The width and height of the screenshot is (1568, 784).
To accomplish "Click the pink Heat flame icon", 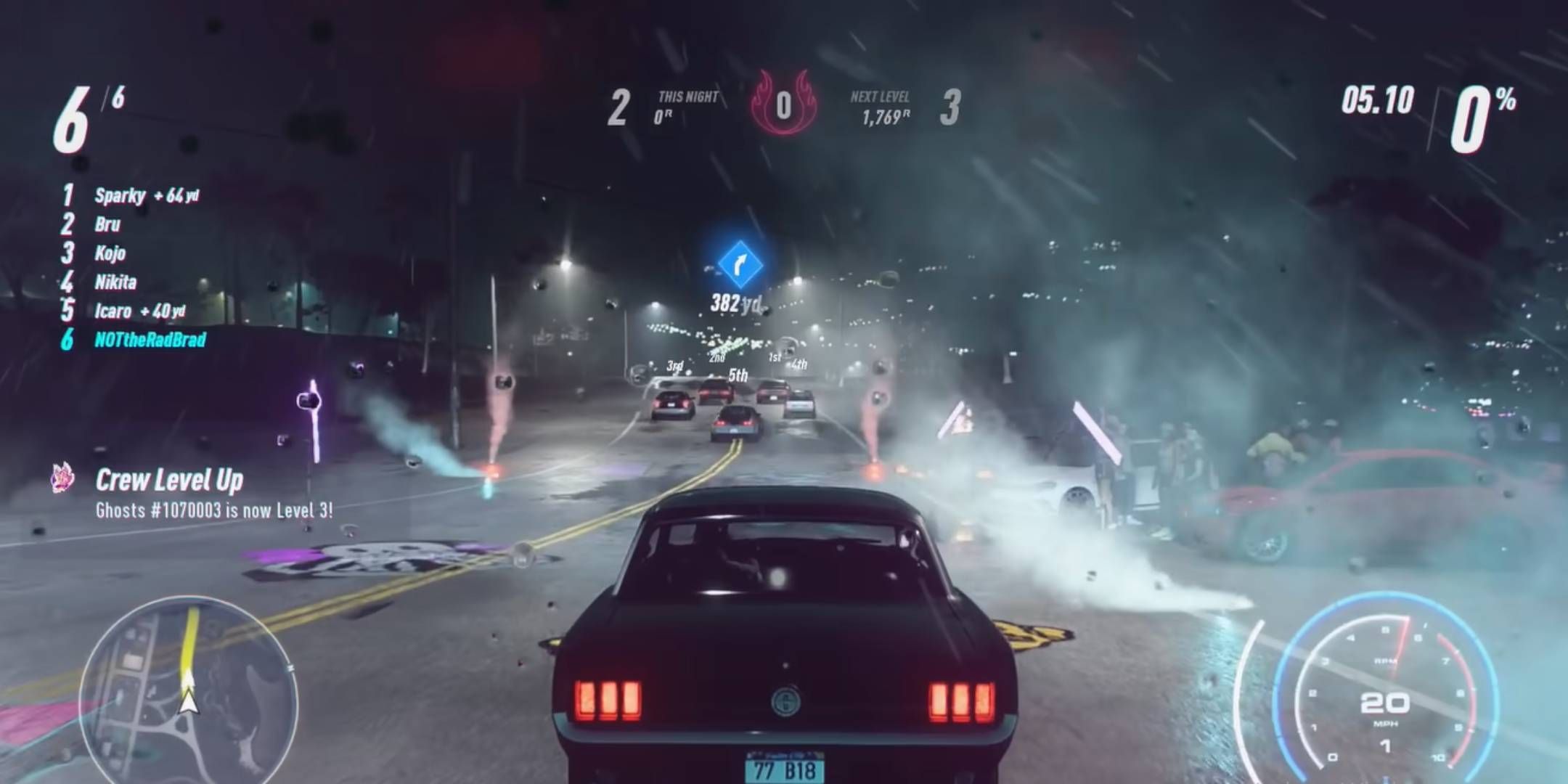I will pyautogui.click(x=784, y=103).
